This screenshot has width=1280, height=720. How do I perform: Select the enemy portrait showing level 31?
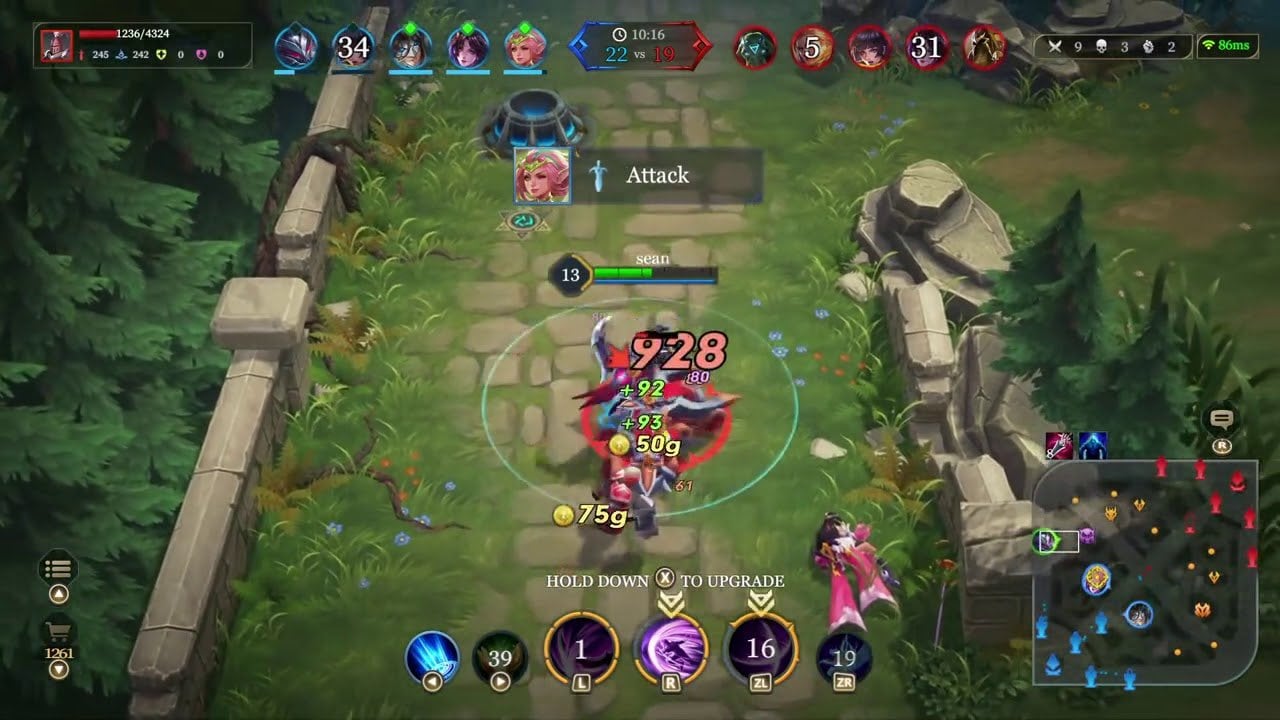pos(925,45)
